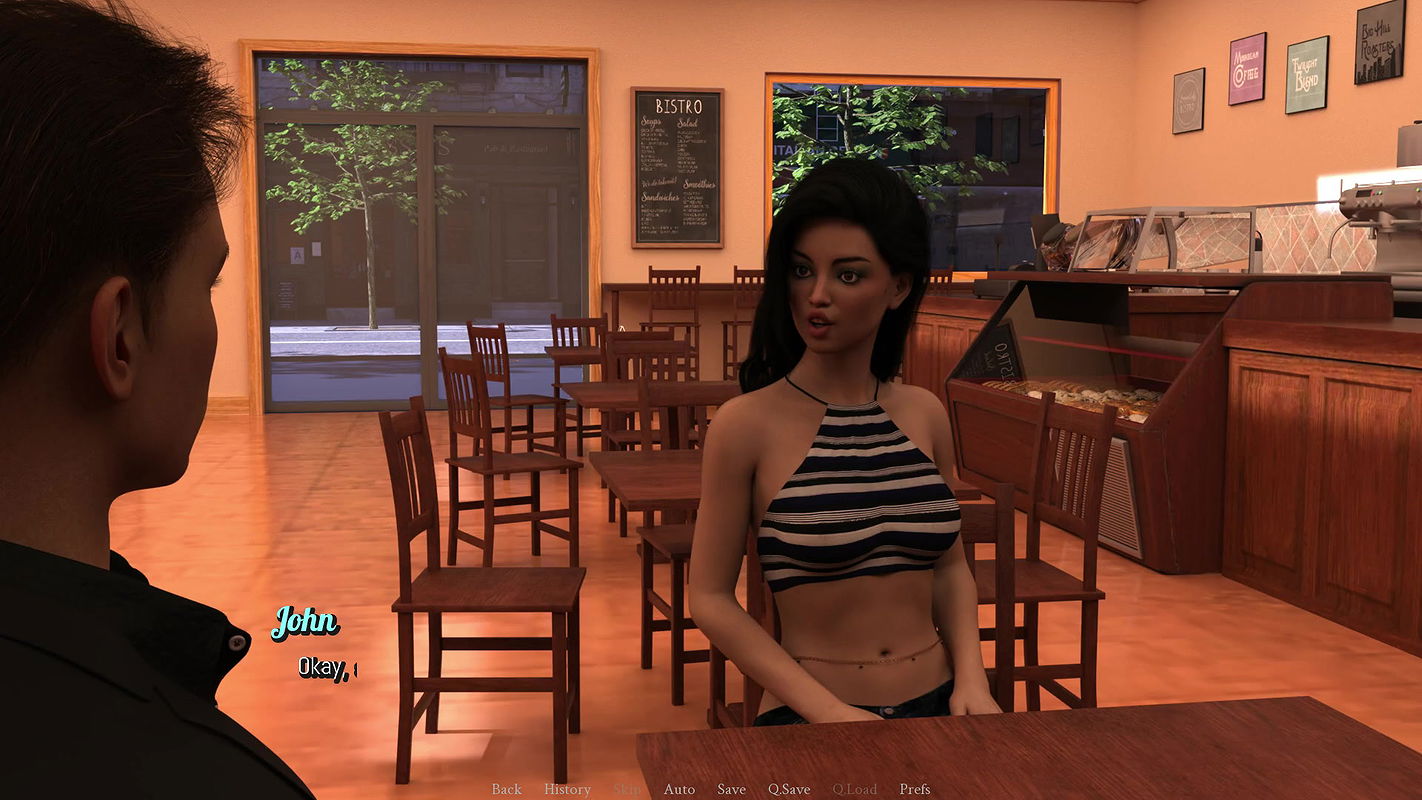Open the Save menu
Viewport: 1422px width, 800px height.
pyautogui.click(x=731, y=789)
